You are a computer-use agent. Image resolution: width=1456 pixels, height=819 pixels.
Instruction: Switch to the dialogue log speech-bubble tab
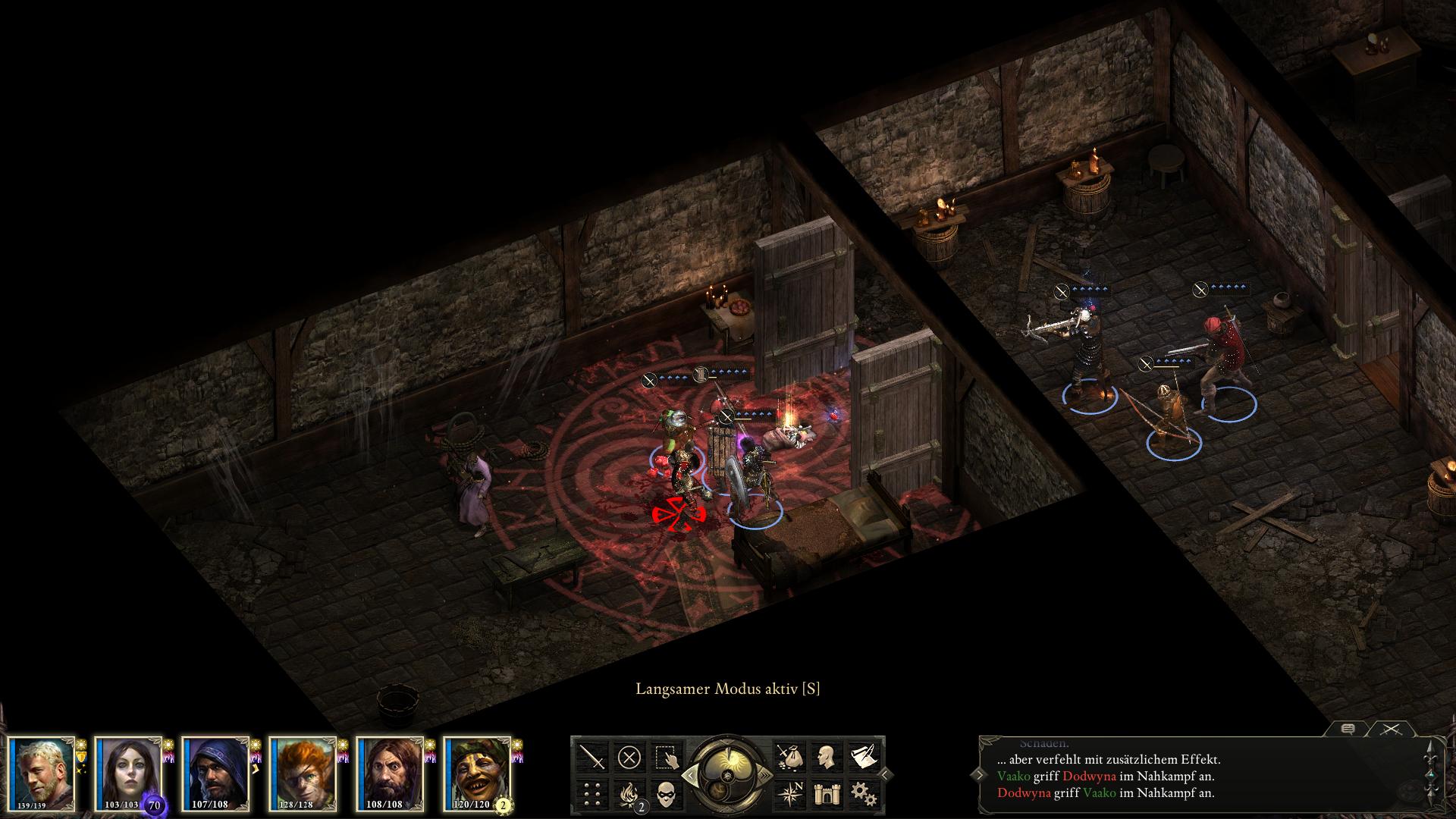tap(1348, 729)
